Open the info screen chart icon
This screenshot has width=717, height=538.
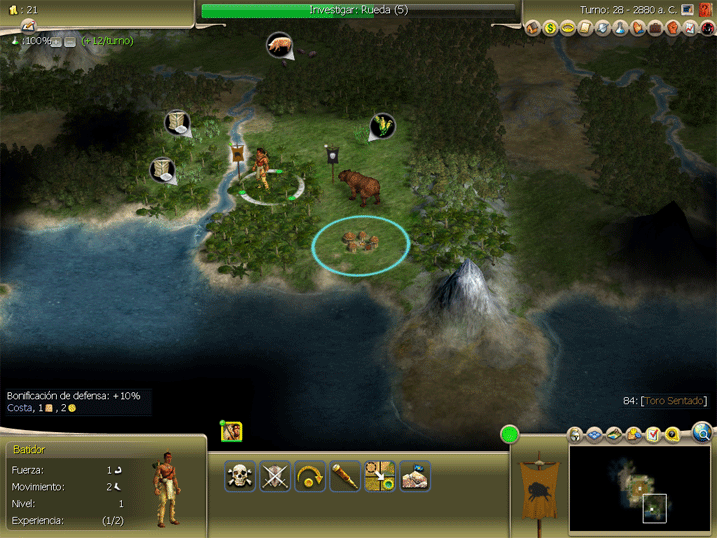[x=691, y=28]
